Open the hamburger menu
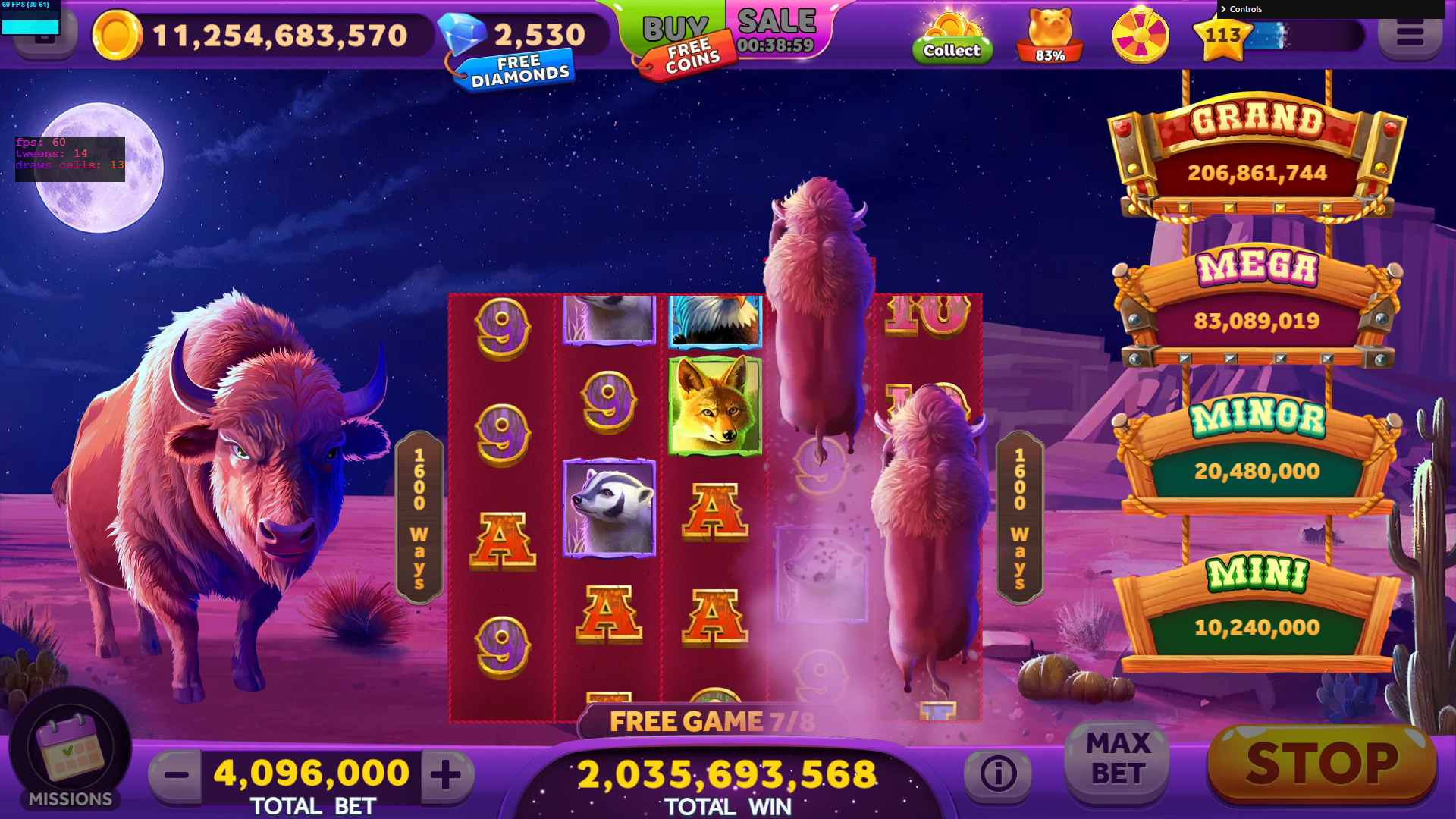The width and height of the screenshot is (1456, 819). (x=1409, y=36)
